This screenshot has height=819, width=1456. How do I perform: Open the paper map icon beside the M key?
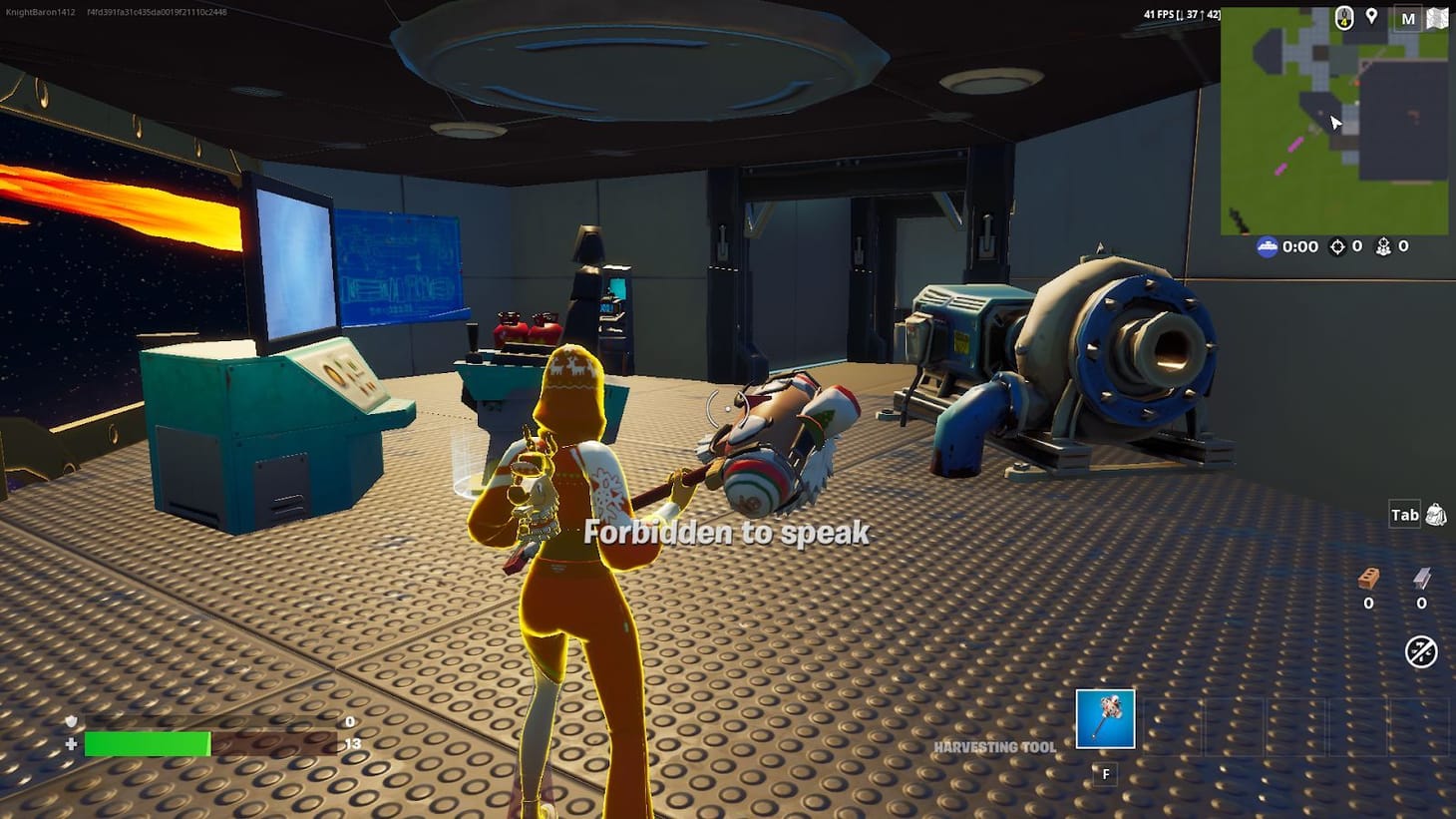(x=1437, y=17)
